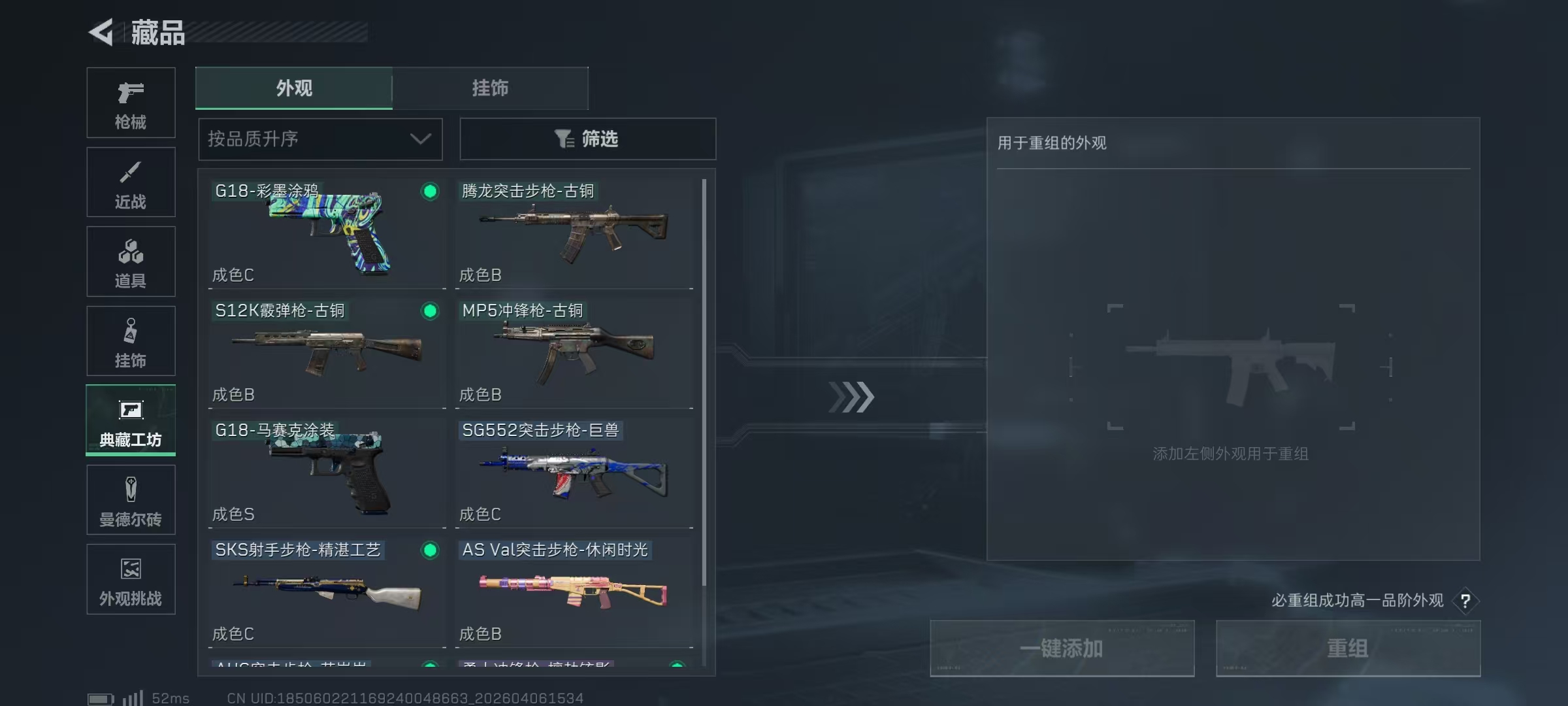Open the 近战 weapons section
This screenshot has height=706, width=1568.
(x=131, y=182)
